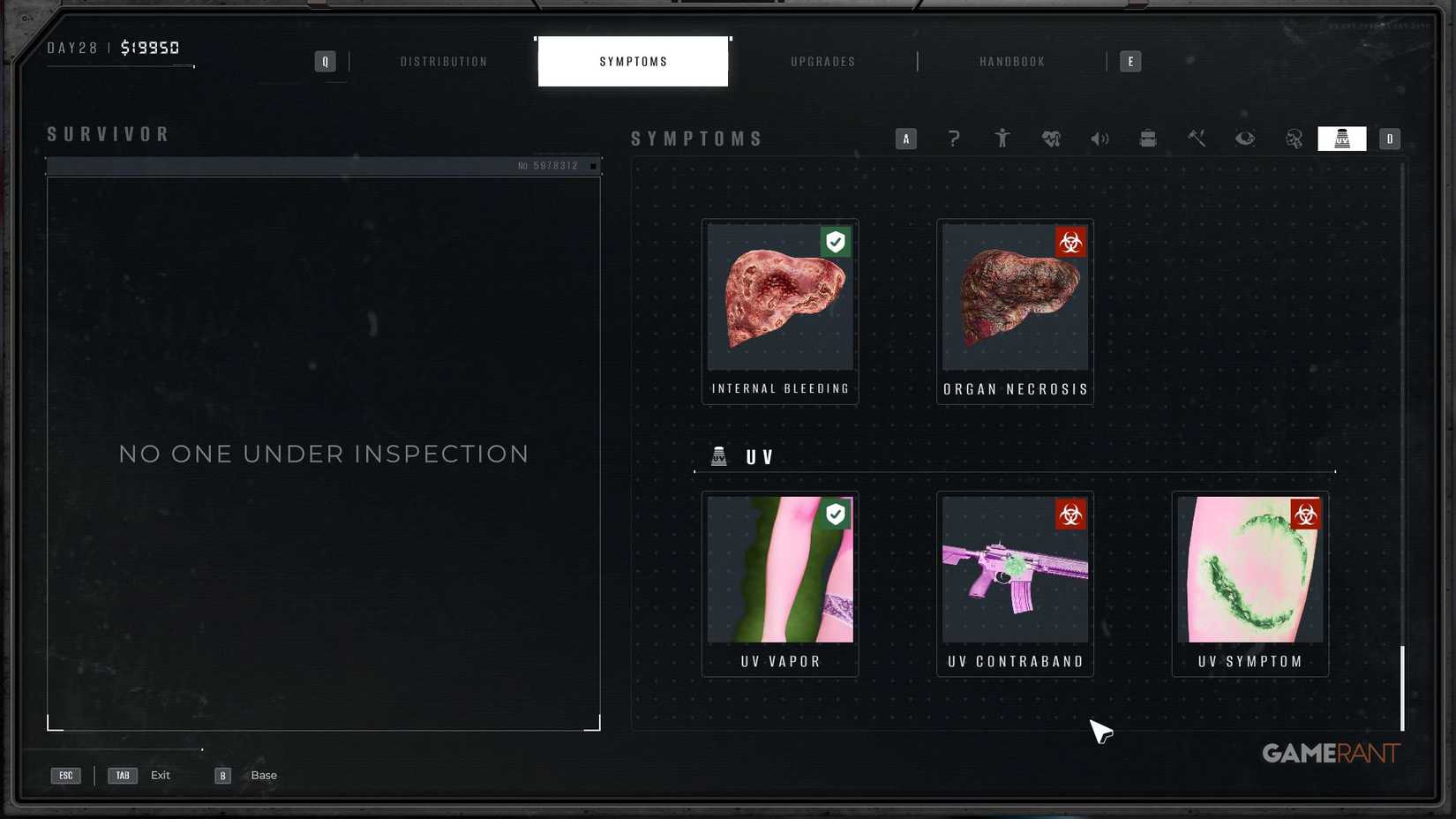Click the weapons symptom filter icon
The width and height of the screenshot is (1456, 819).
click(x=1197, y=139)
